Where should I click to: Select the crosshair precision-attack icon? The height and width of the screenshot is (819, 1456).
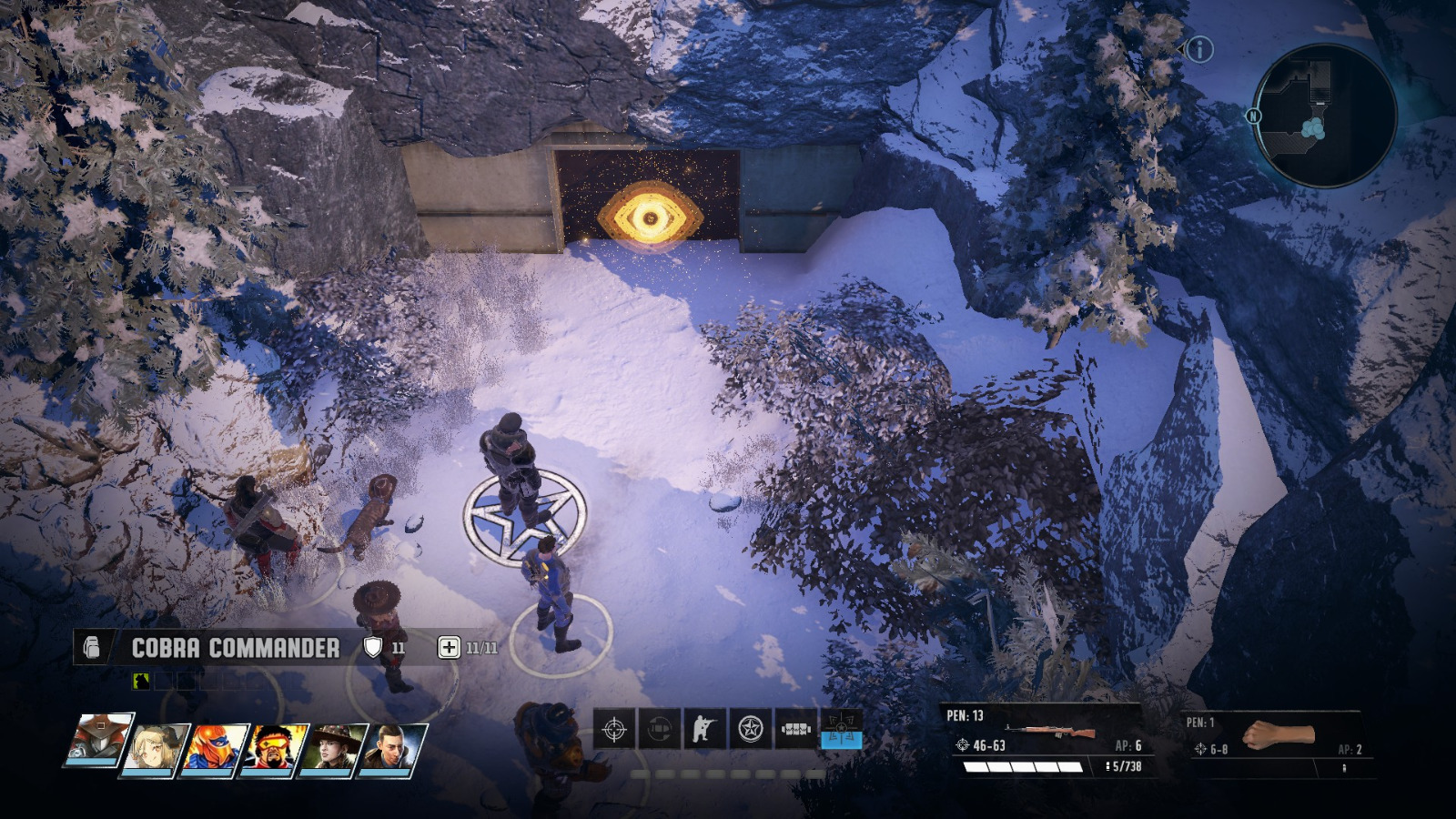[x=614, y=728]
